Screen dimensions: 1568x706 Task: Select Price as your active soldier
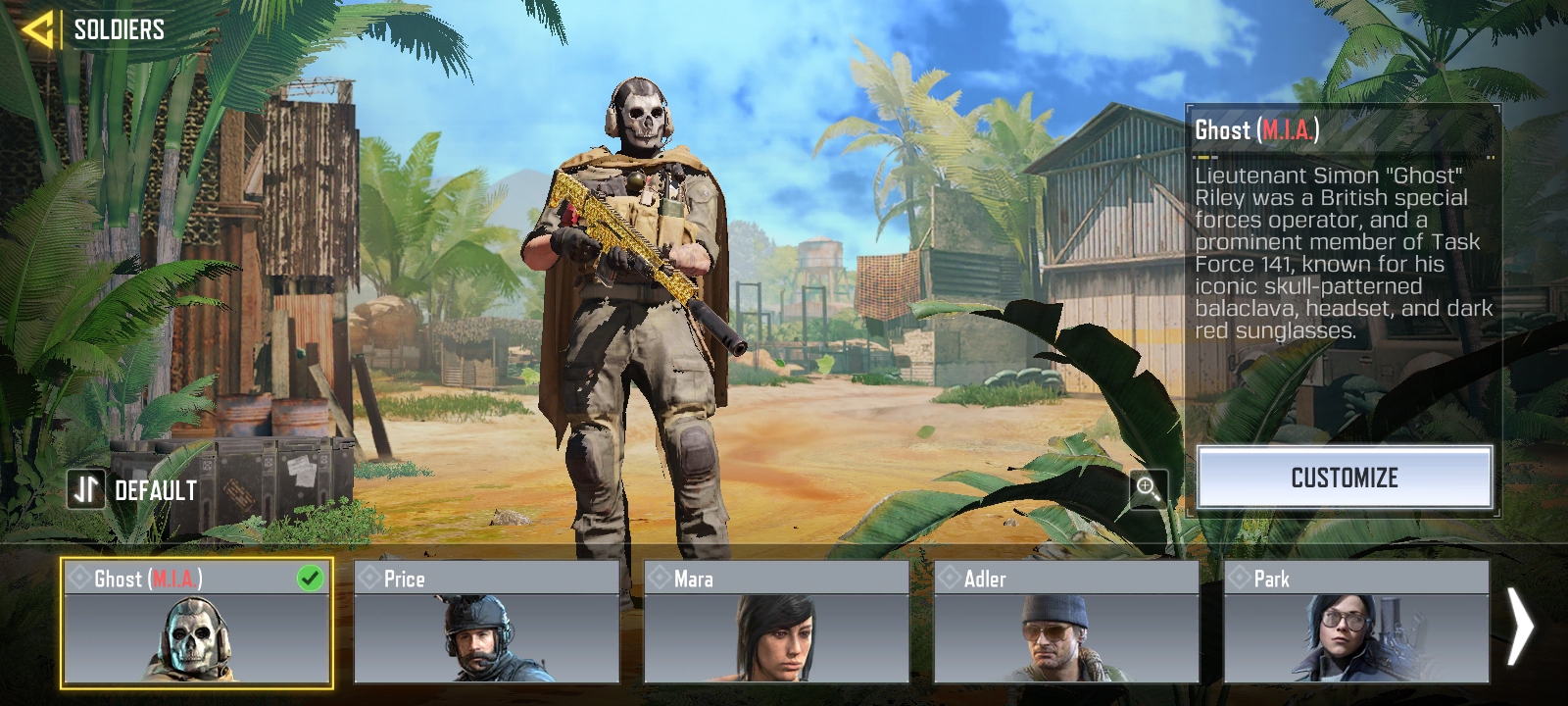click(x=487, y=637)
